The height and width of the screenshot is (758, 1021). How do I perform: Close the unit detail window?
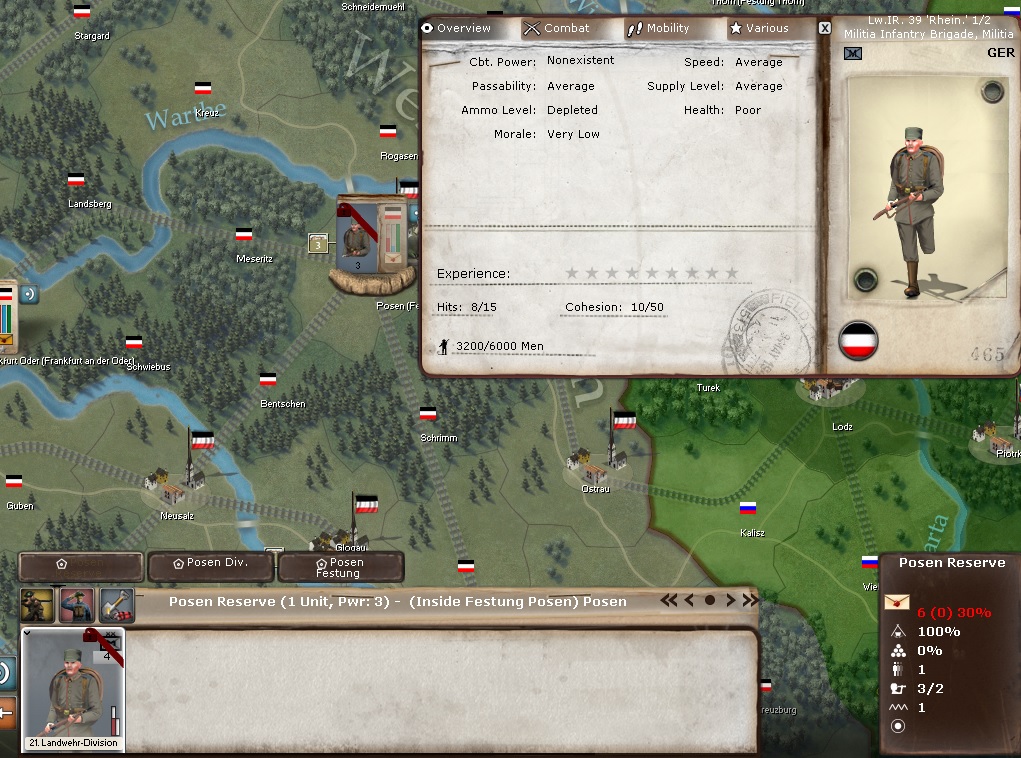(825, 29)
